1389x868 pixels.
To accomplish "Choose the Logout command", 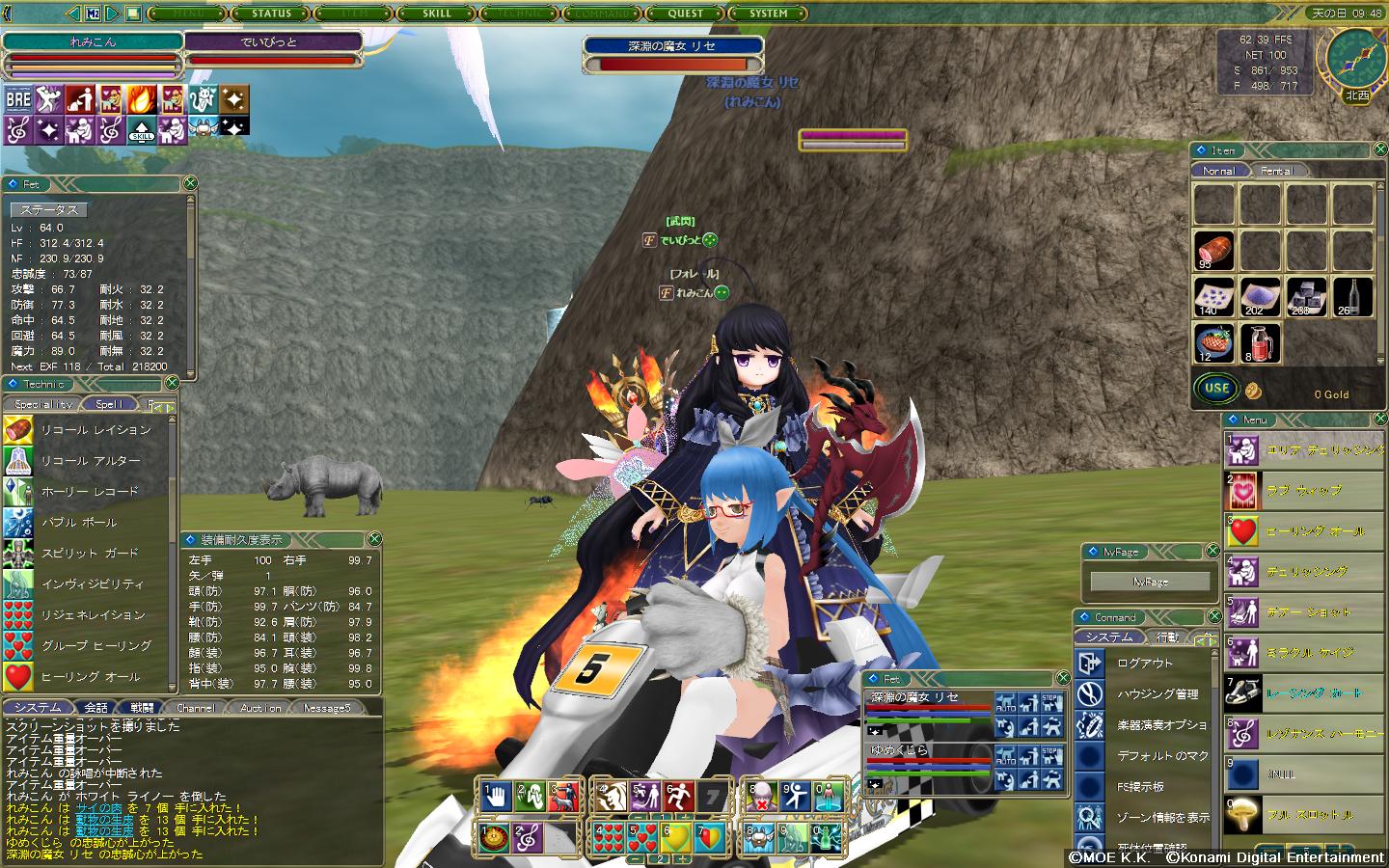I will click(1145, 664).
